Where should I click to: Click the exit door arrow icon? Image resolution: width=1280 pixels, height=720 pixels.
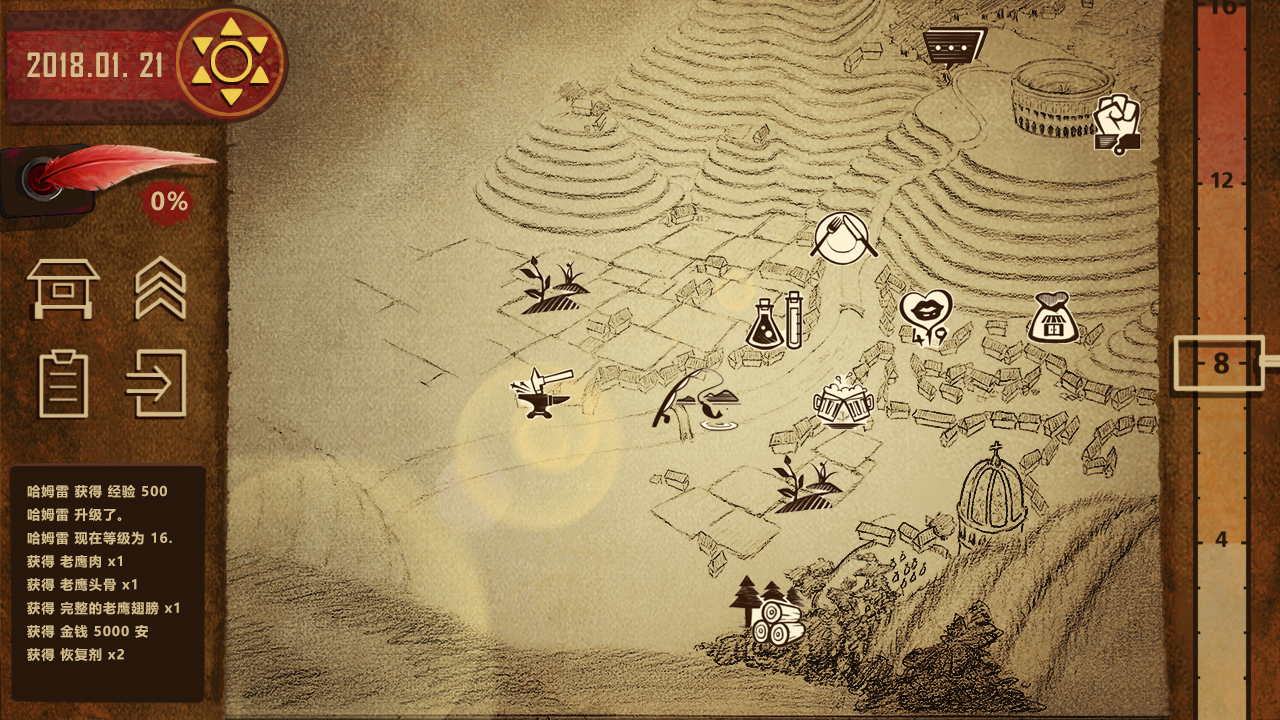click(162, 382)
